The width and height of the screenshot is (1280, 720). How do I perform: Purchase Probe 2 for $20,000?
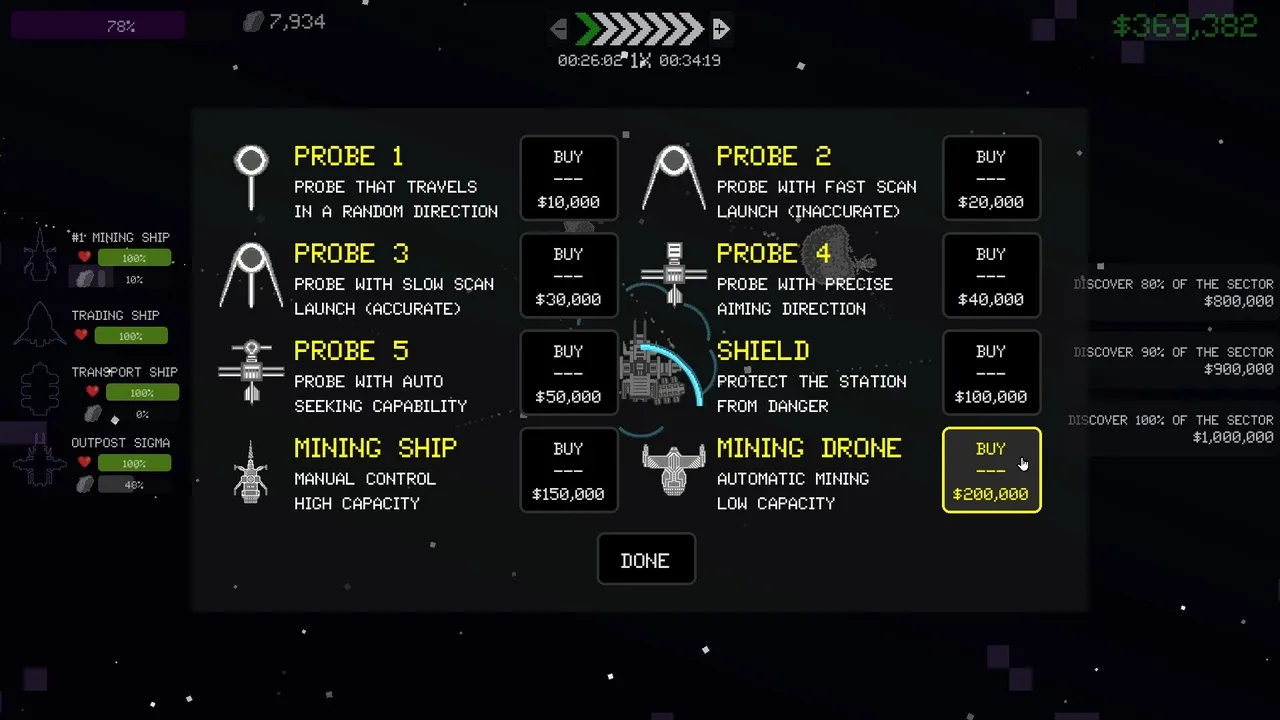991,179
